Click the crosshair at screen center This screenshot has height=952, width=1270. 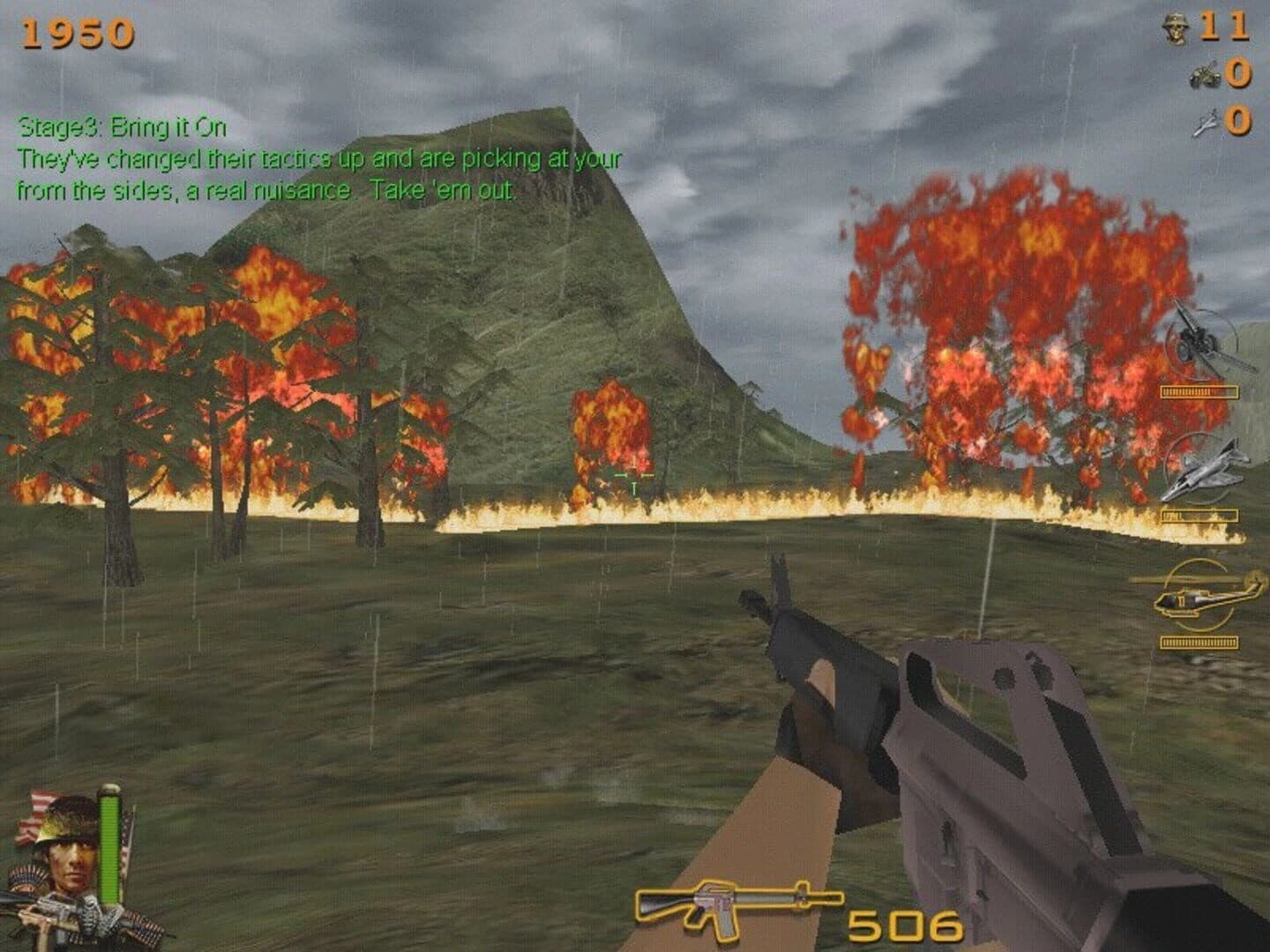[635, 476]
